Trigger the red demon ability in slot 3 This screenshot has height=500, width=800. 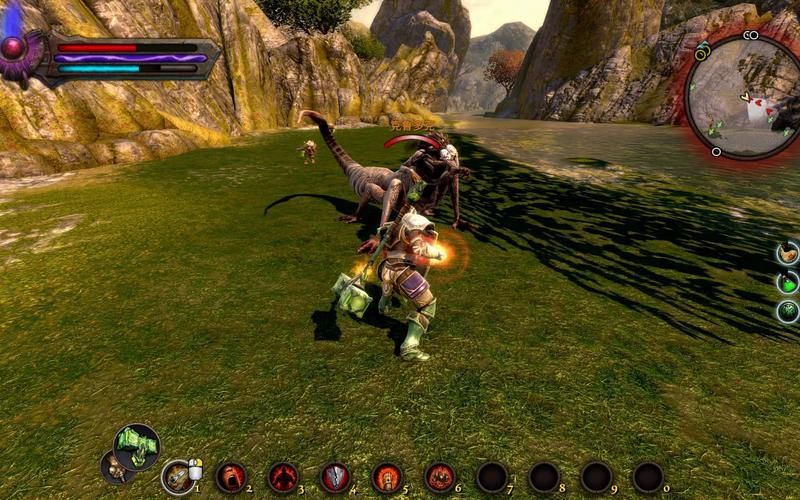click(x=283, y=477)
